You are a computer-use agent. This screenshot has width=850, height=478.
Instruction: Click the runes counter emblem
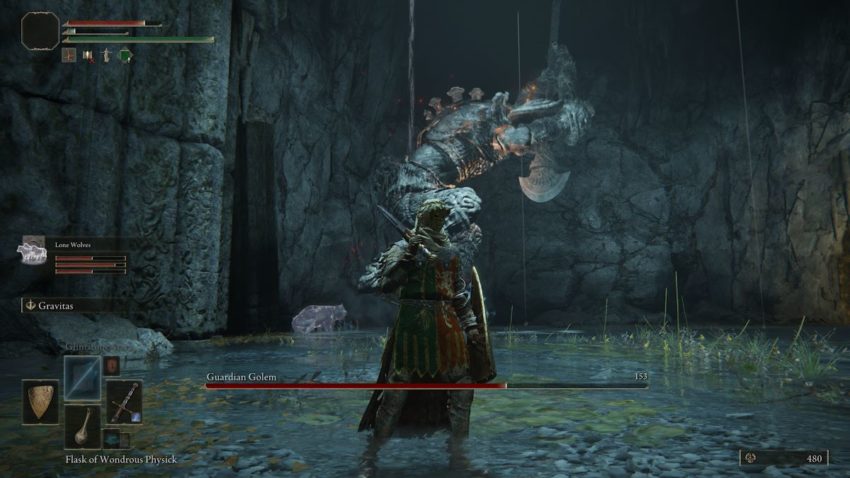tap(750, 458)
